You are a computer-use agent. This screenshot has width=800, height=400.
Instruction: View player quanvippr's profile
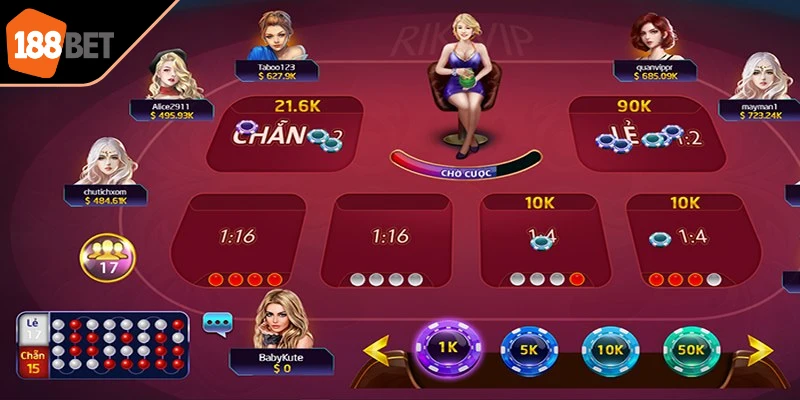648,38
